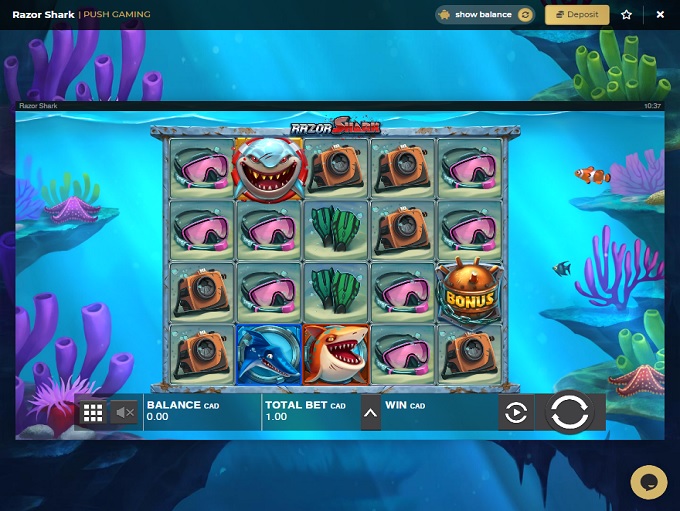This screenshot has width=680, height=511.
Task: Open the live chat support bubble
Action: 649,482
